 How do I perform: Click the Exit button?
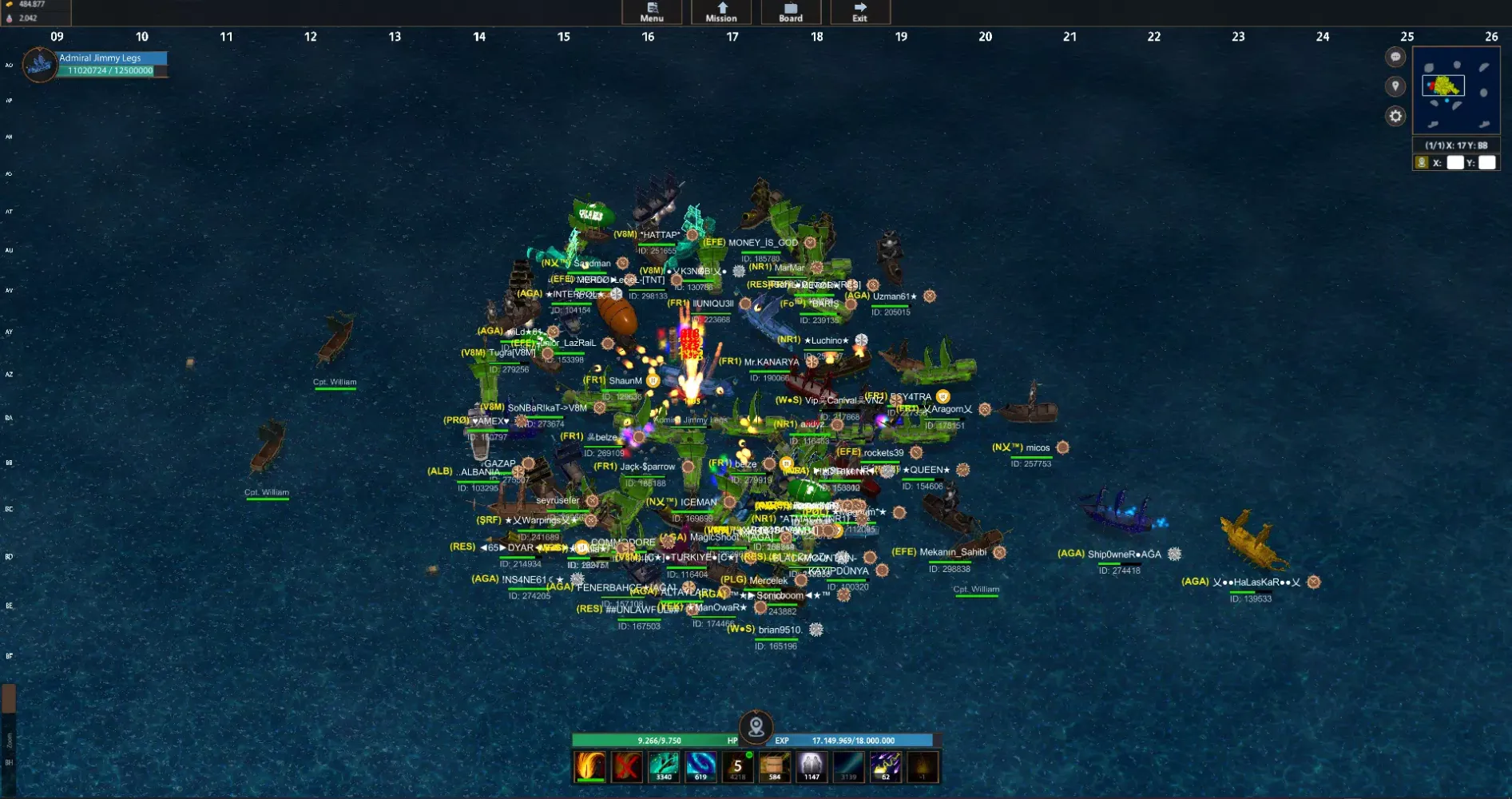pos(859,12)
